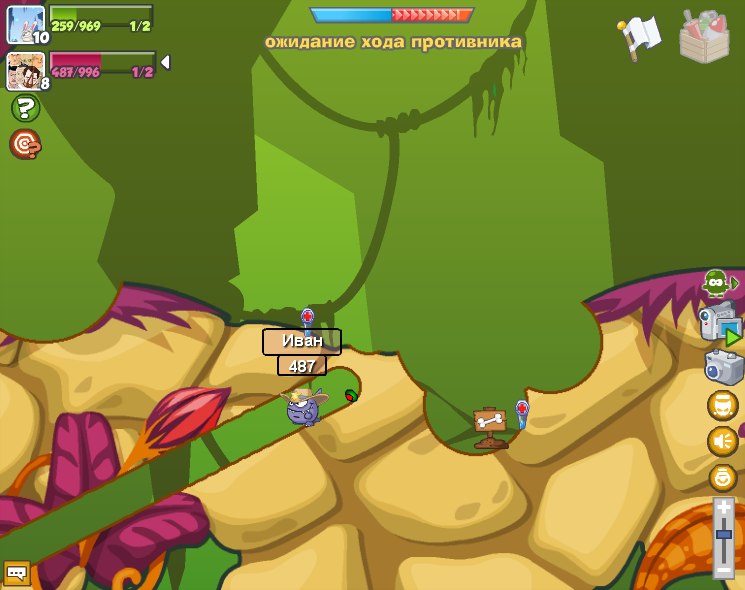745x590 pixels.
Task: Click the orange round button above zoom slider
Action: (x=722, y=477)
